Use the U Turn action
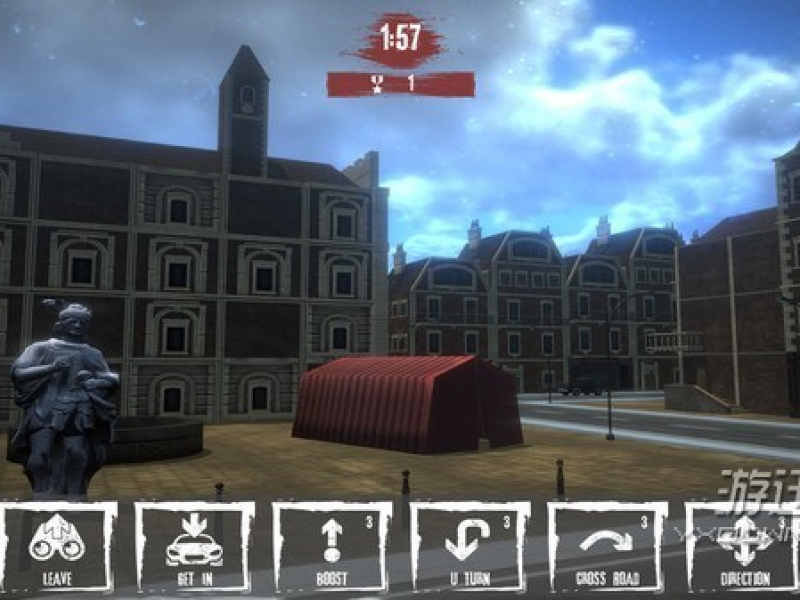 tap(470, 547)
